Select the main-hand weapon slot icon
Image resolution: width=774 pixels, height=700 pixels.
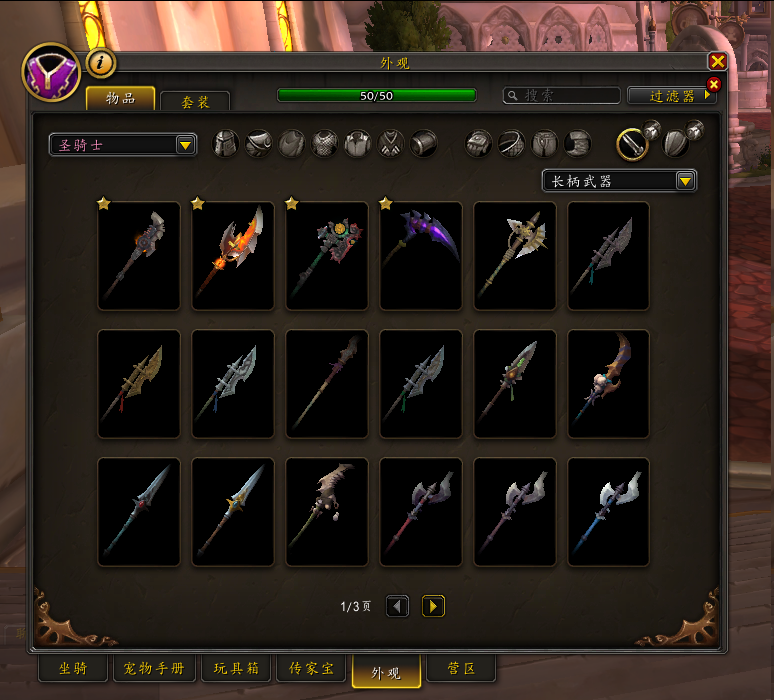[632, 145]
